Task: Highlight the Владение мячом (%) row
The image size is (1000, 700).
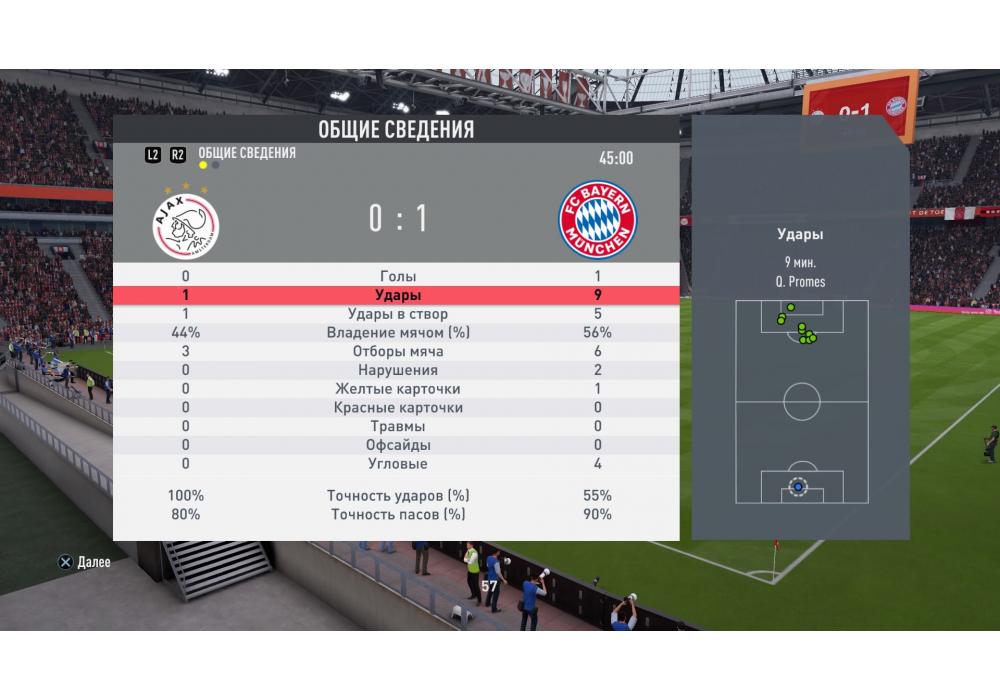Action: coord(397,333)
